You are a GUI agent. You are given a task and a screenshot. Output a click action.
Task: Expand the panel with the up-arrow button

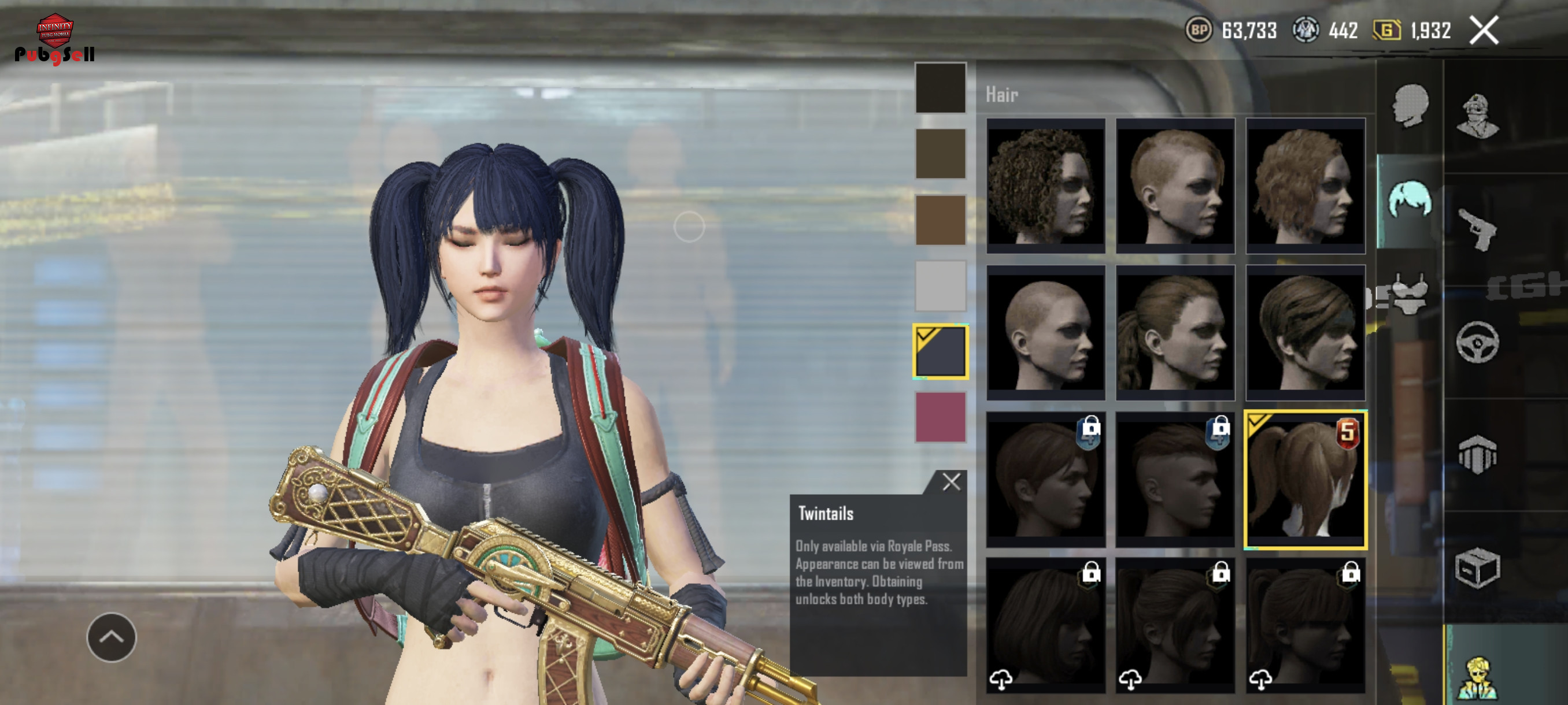[112, 637]
